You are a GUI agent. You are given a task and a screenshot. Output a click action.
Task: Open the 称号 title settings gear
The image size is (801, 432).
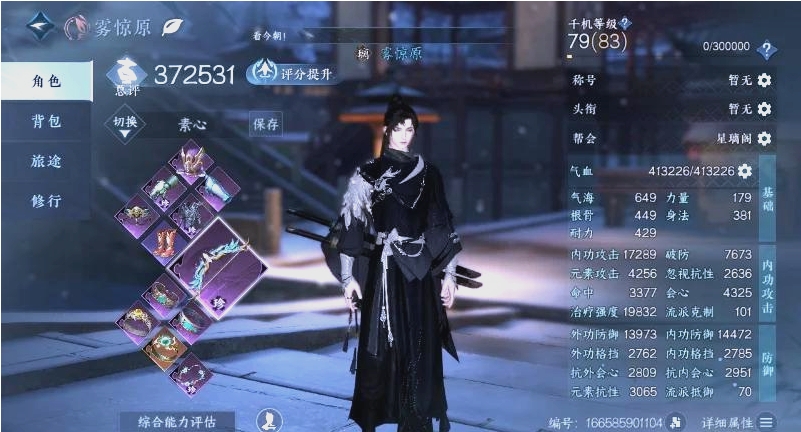(764, 80)
